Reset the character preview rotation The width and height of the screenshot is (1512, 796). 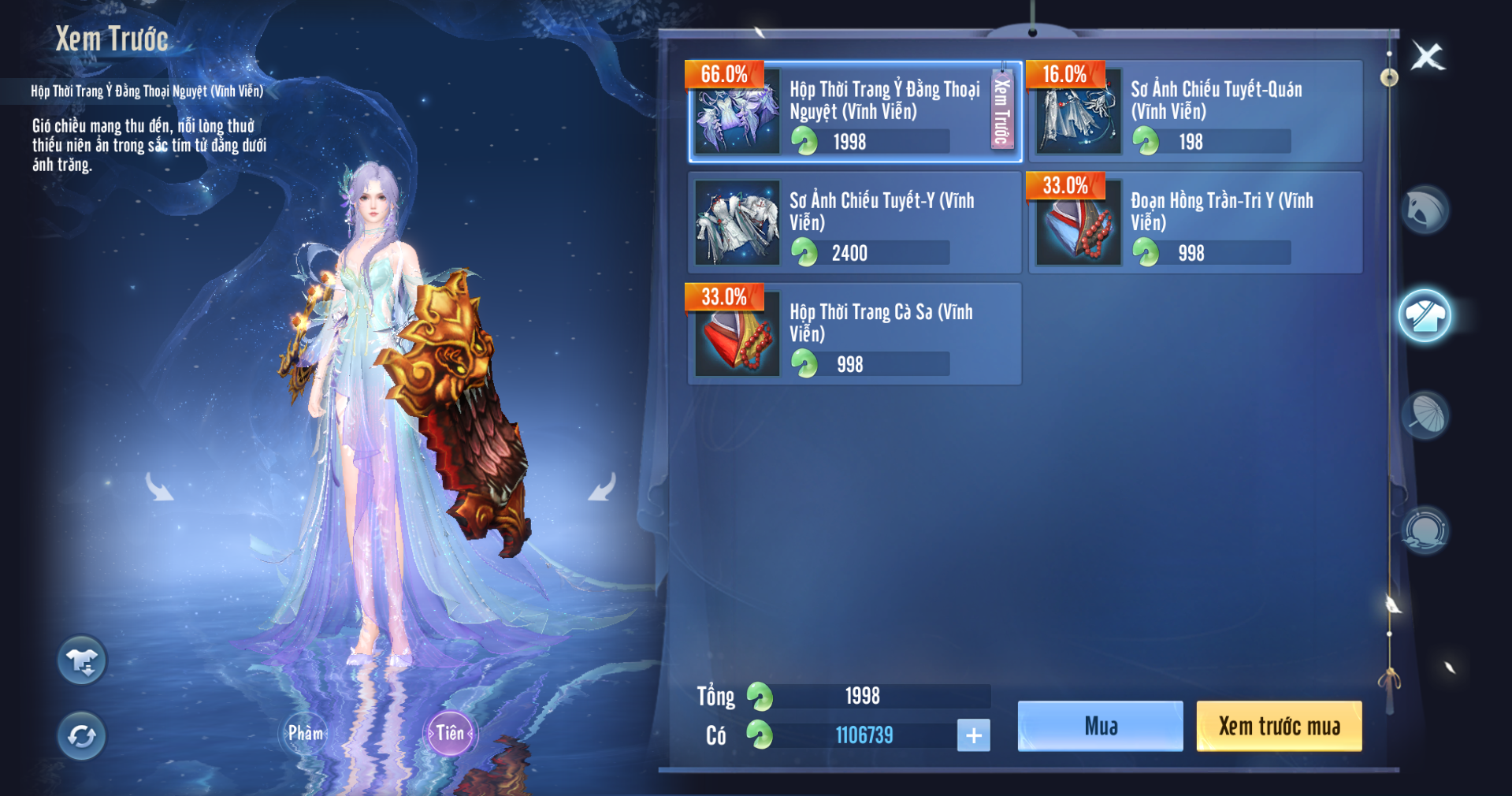point(82,736)
